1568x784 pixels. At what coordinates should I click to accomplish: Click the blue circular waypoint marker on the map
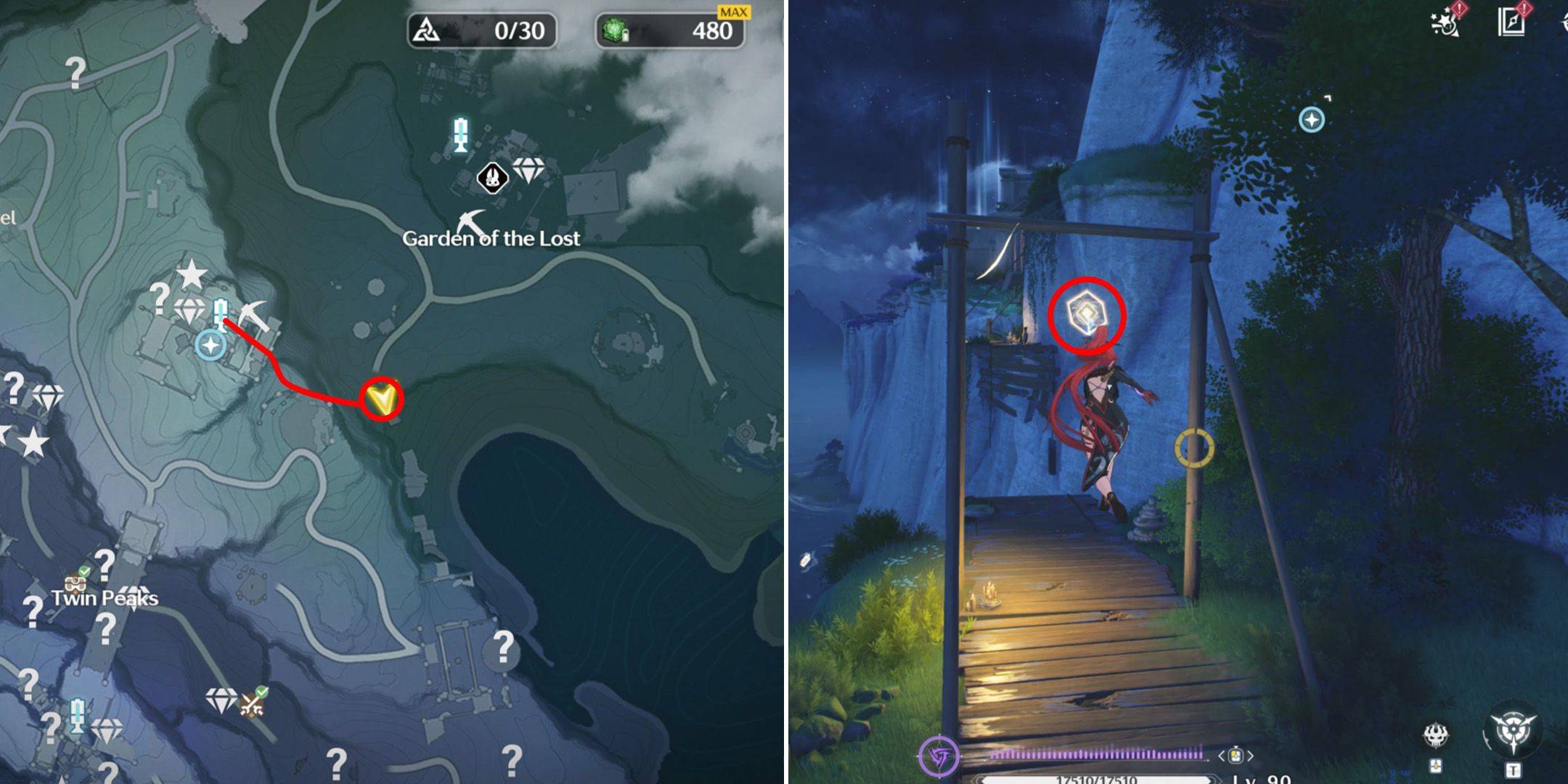[x=211, y=345]
